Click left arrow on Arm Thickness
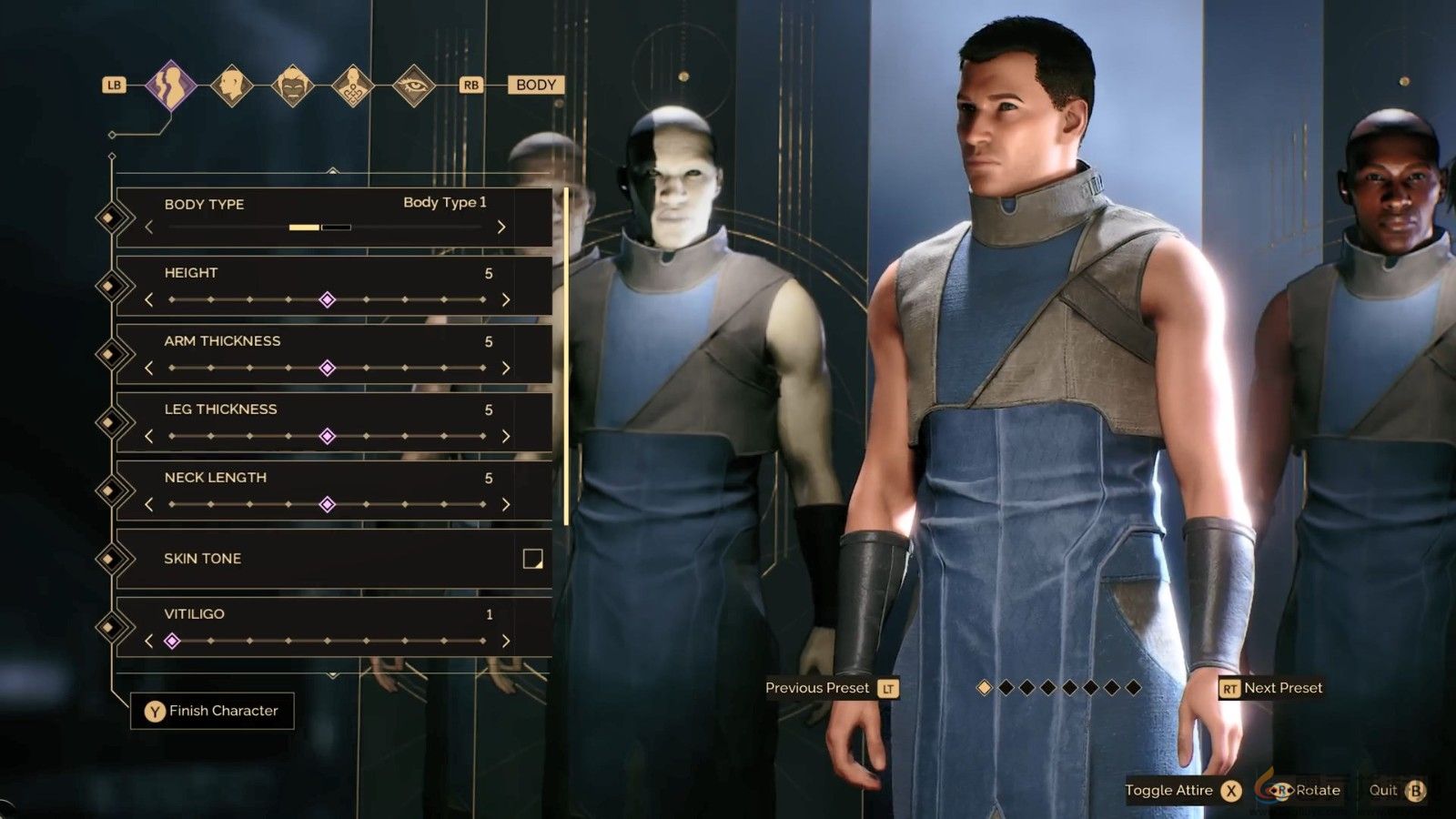Image resolution: width=1456 pixels, height=819 pixels. tap(148, 367)
